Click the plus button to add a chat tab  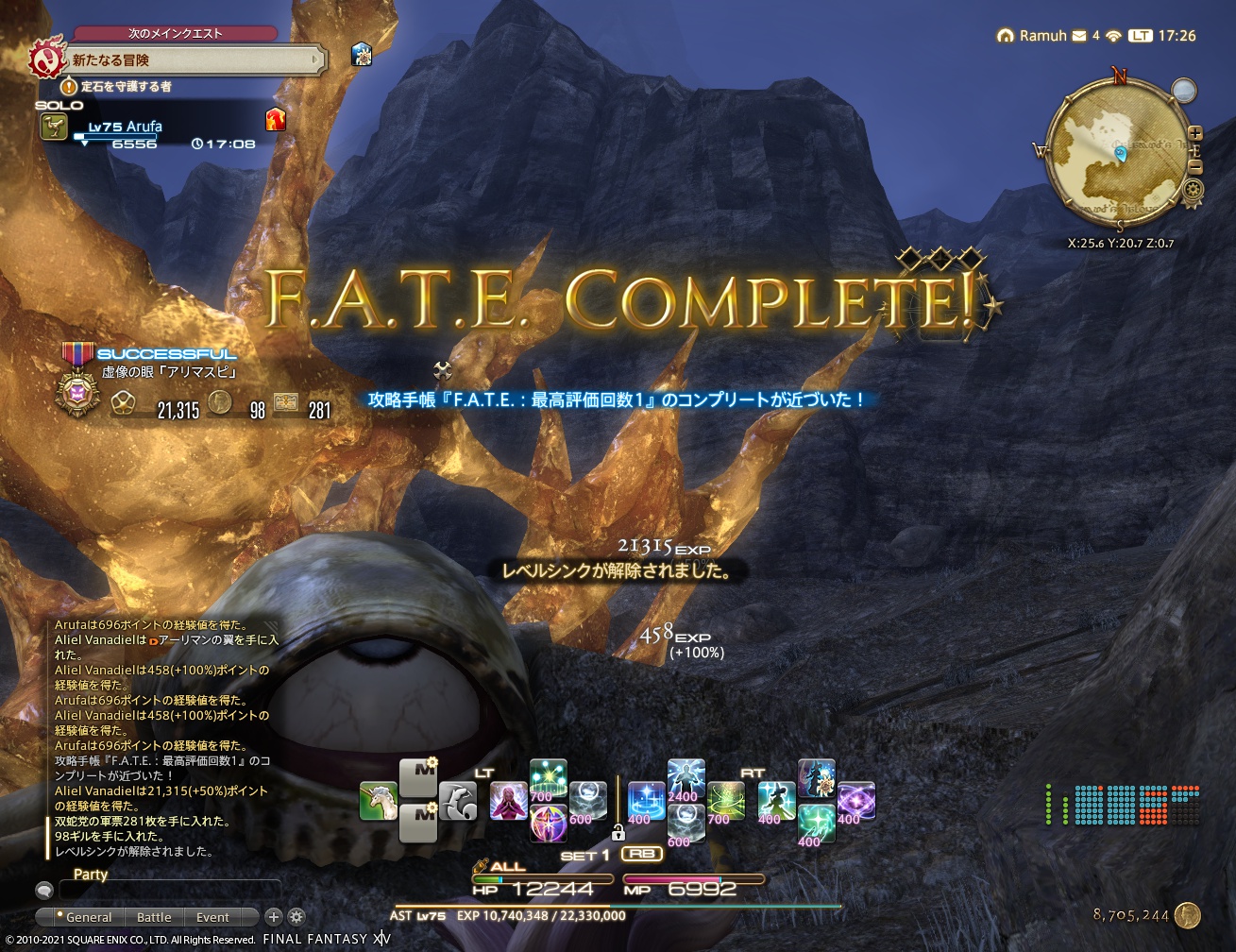pos(273,916)
